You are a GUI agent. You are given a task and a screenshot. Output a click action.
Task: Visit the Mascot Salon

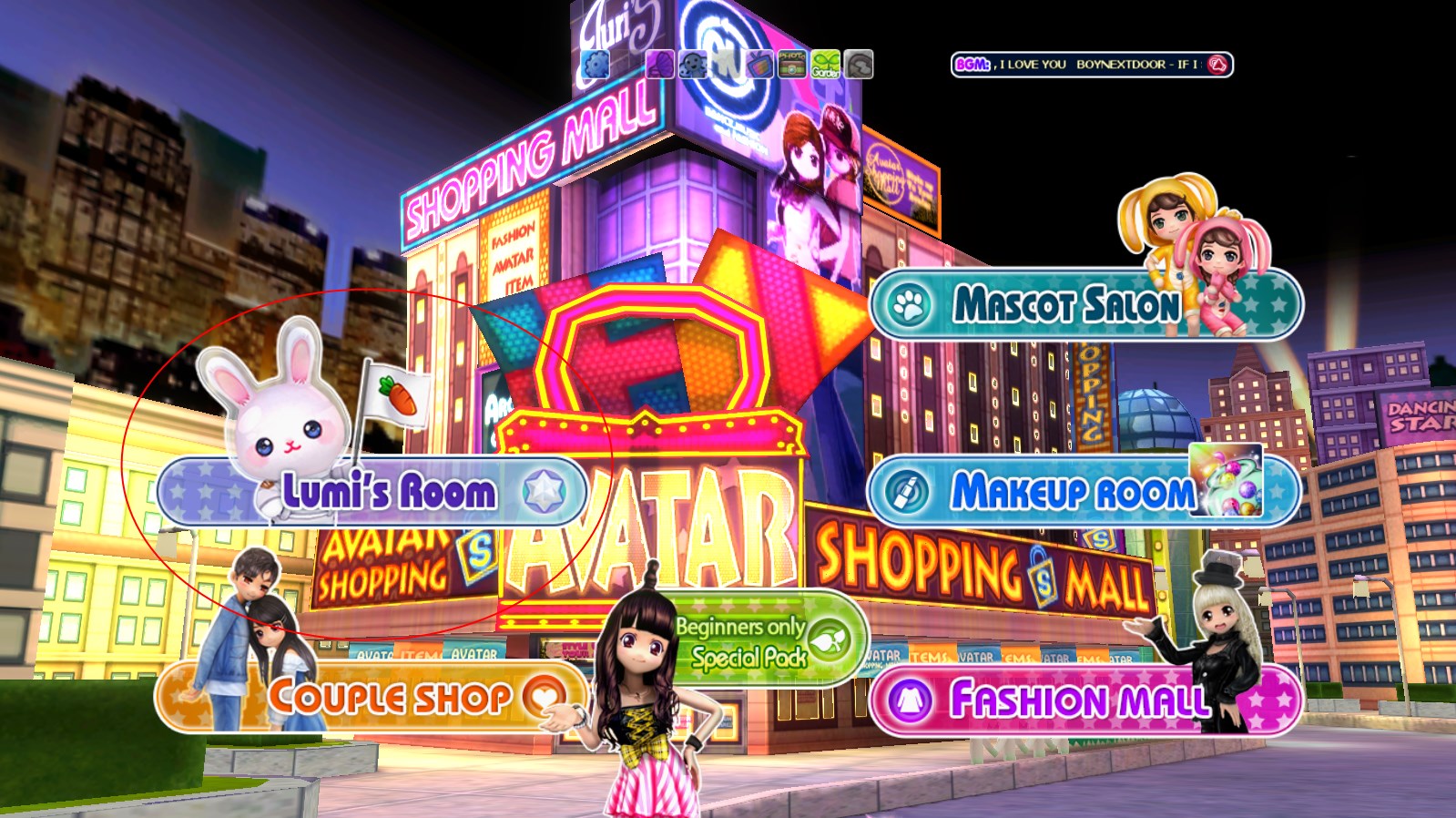pyautogui.click(x=1065, y=304)
